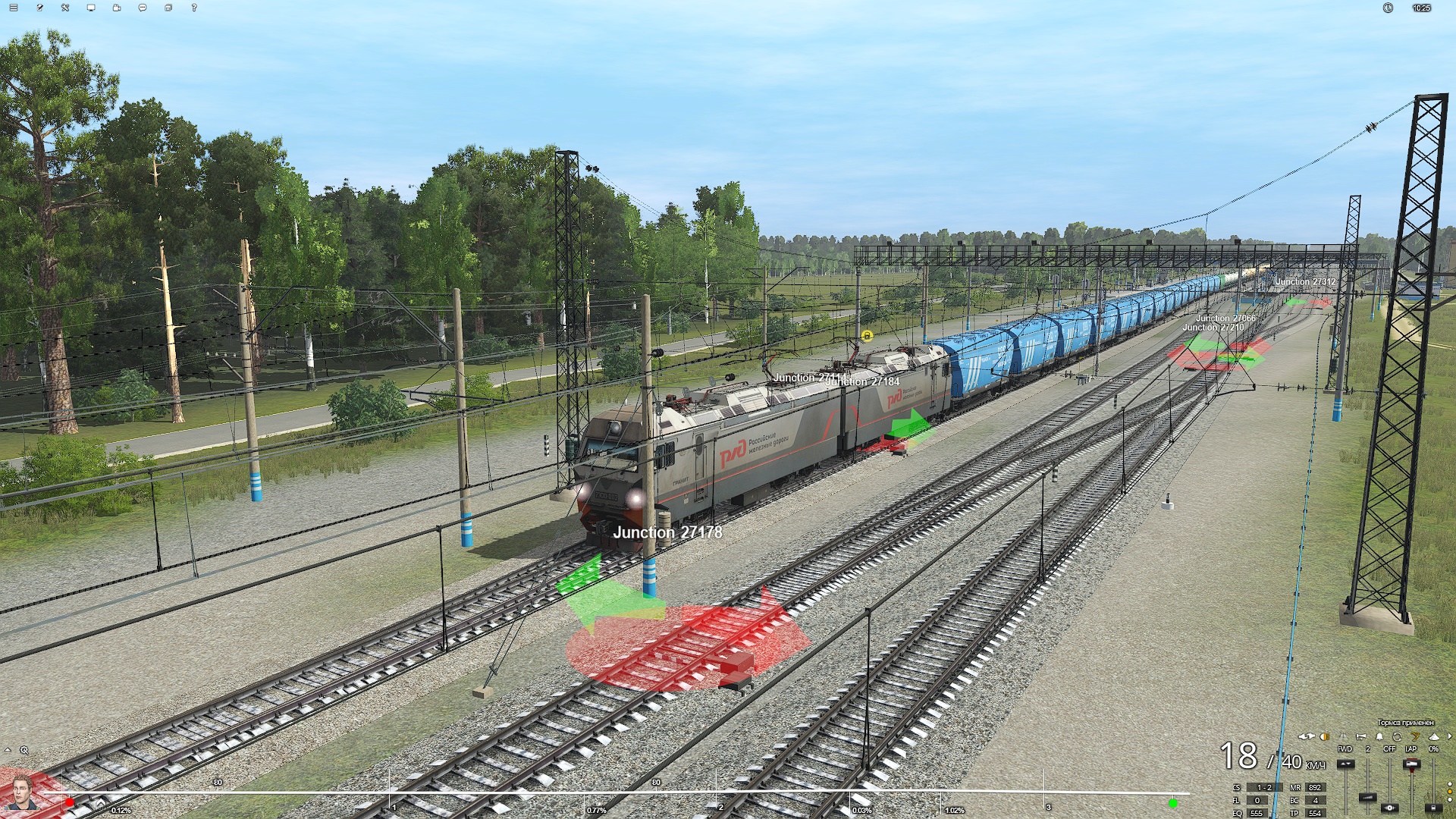
Task: Open the windows layout icon
Action: [x=168, y=8]
